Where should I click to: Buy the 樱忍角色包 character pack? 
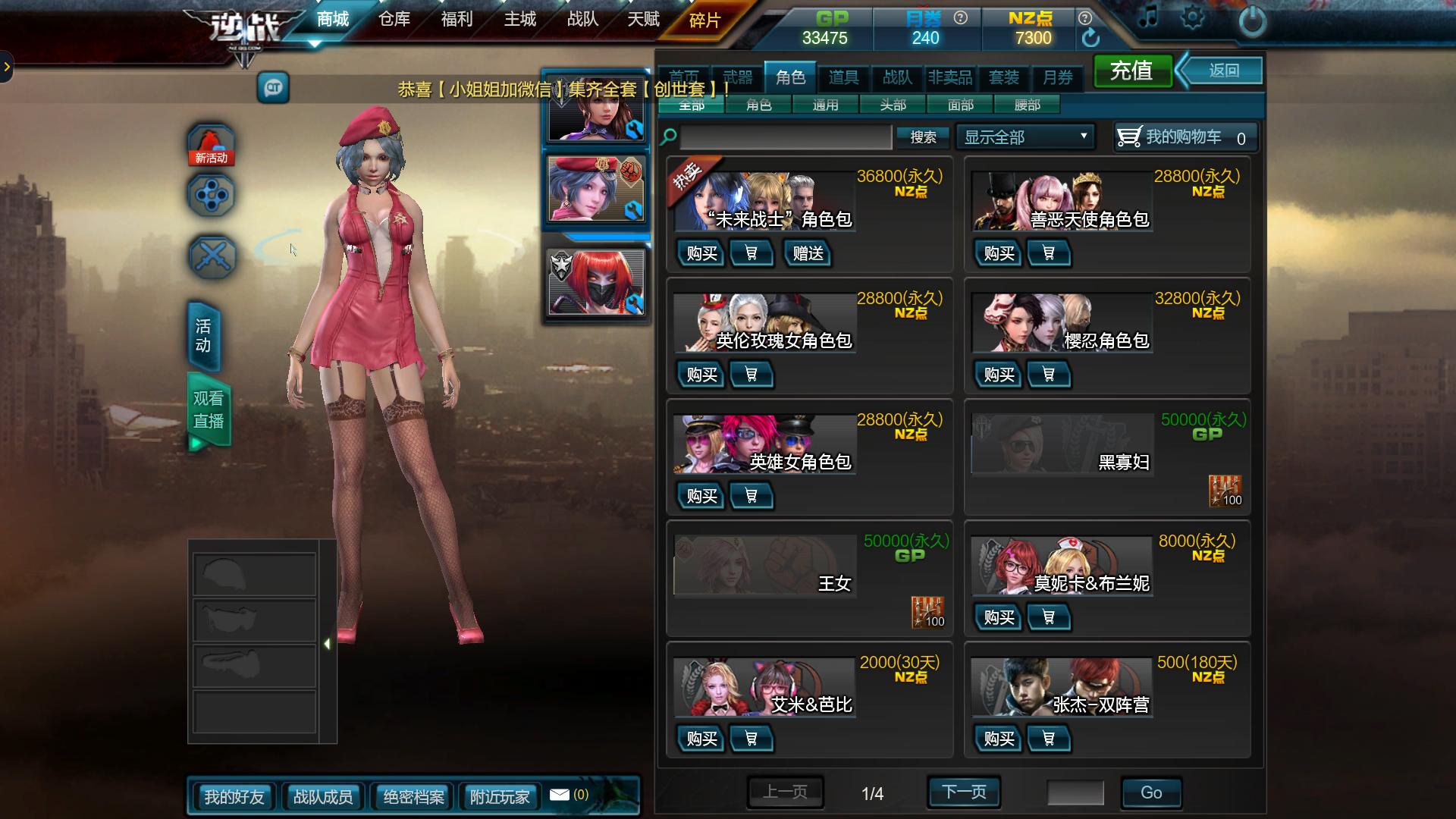[999, 375]
